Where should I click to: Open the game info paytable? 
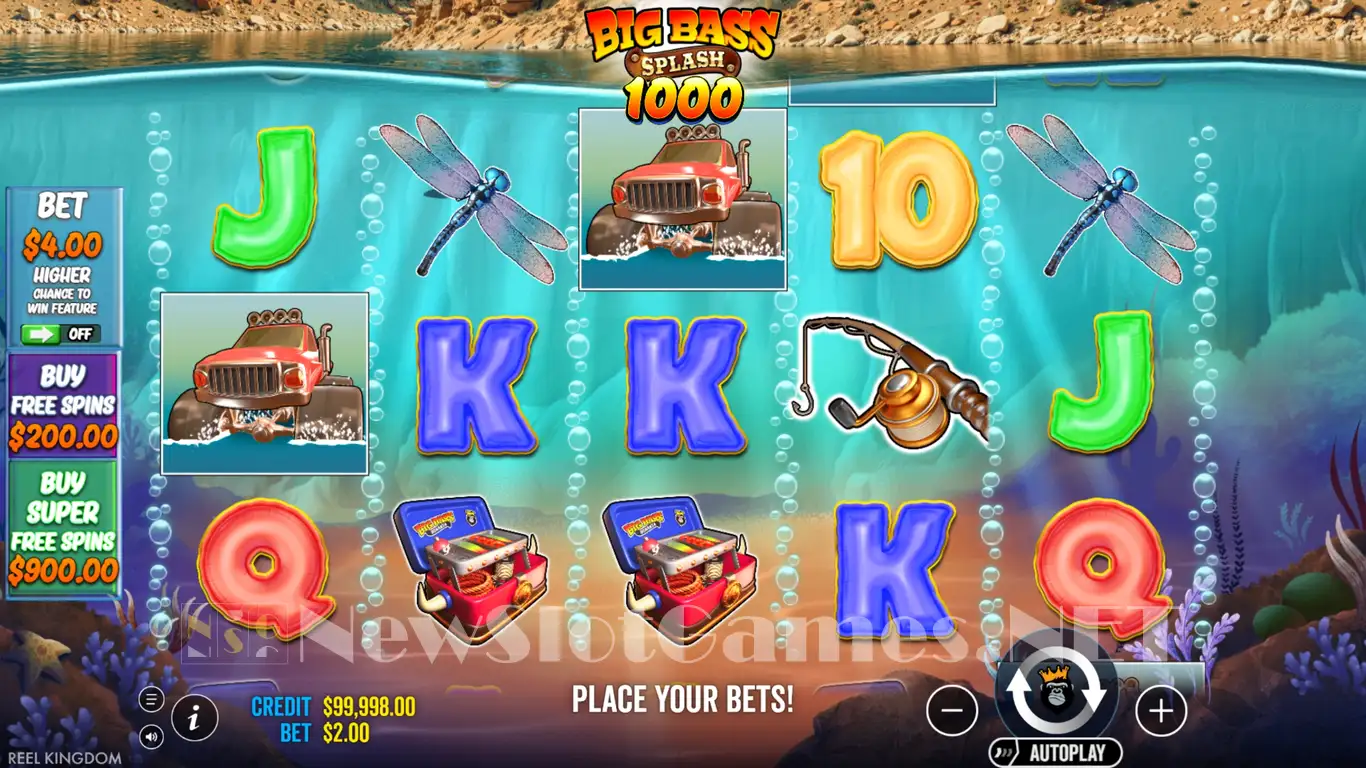[197, 716]
